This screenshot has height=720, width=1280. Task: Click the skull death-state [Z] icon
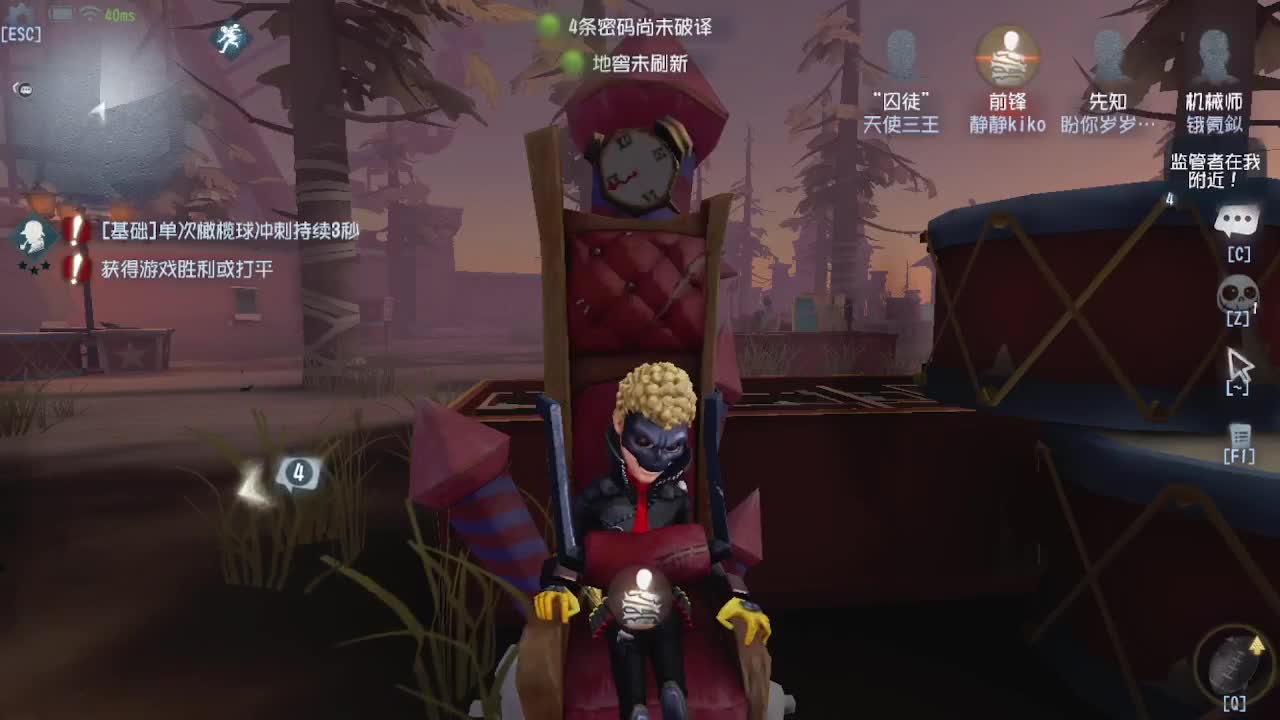[x=1236, y=295]
